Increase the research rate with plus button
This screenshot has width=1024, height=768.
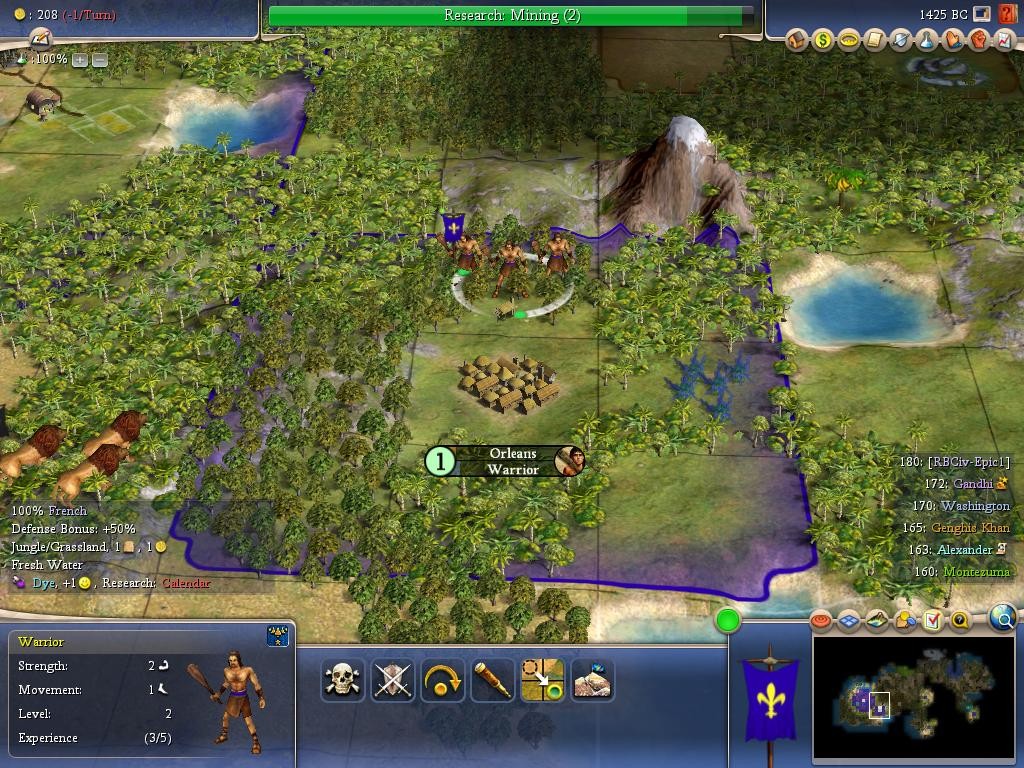[80, 60]
